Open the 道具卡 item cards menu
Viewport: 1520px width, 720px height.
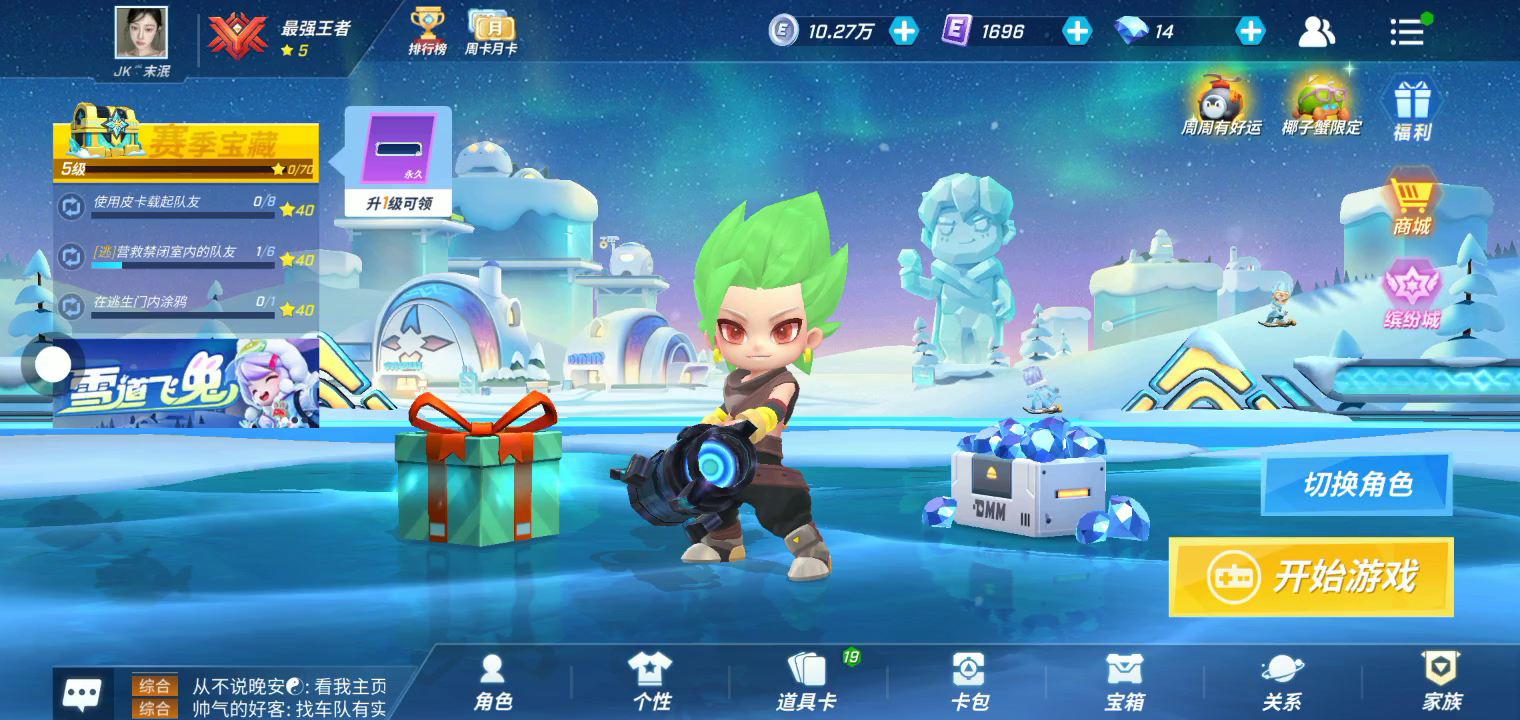806,683
